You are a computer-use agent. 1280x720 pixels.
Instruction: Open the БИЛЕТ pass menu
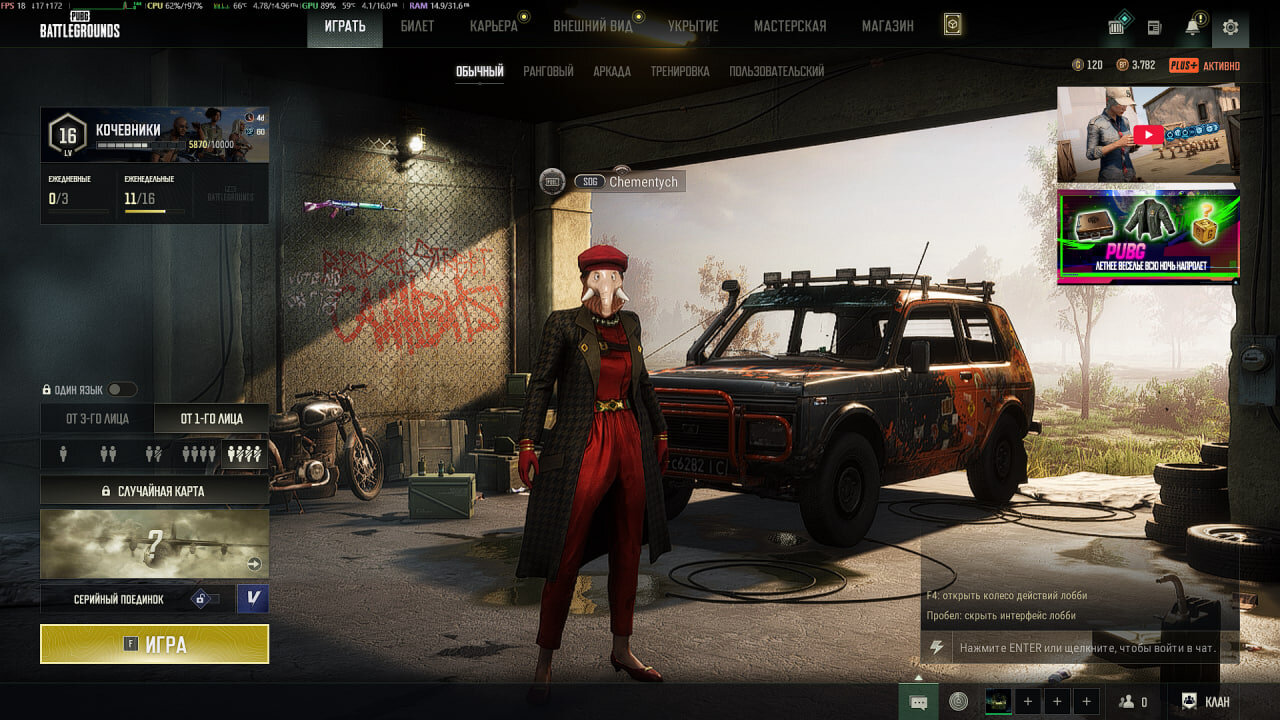[x=417, y=26]
